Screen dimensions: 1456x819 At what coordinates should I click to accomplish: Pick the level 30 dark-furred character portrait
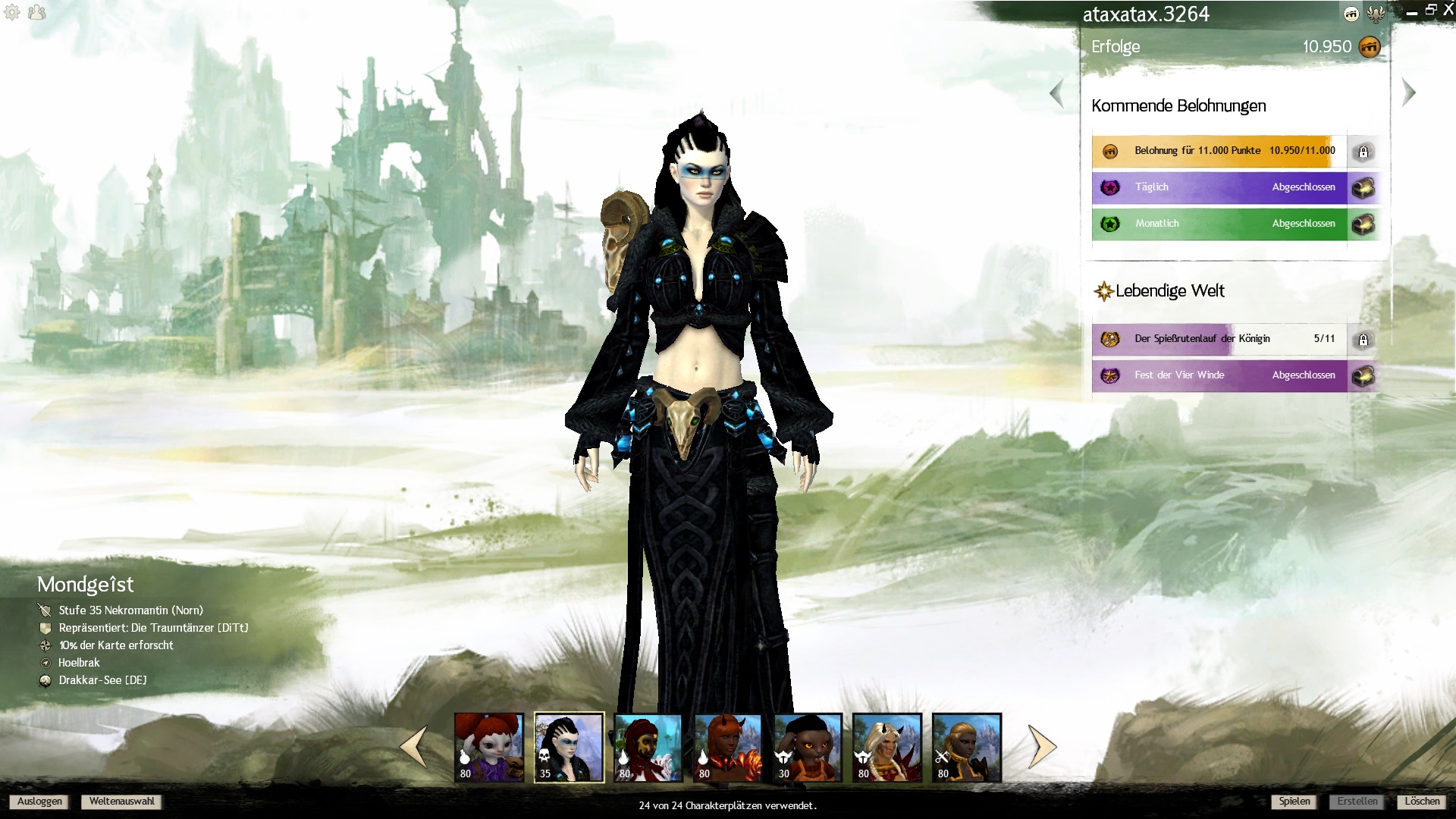(808, 747)
